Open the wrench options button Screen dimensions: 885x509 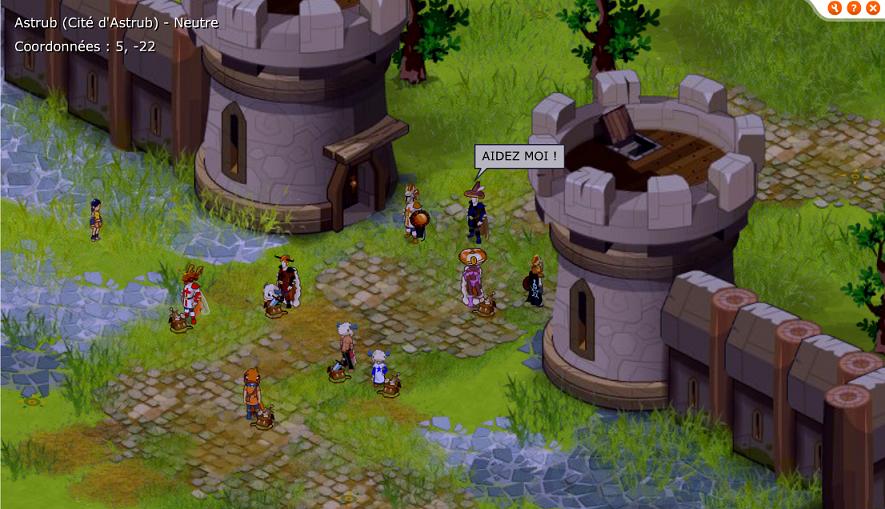pyautogui.click(x=835, y=8)
